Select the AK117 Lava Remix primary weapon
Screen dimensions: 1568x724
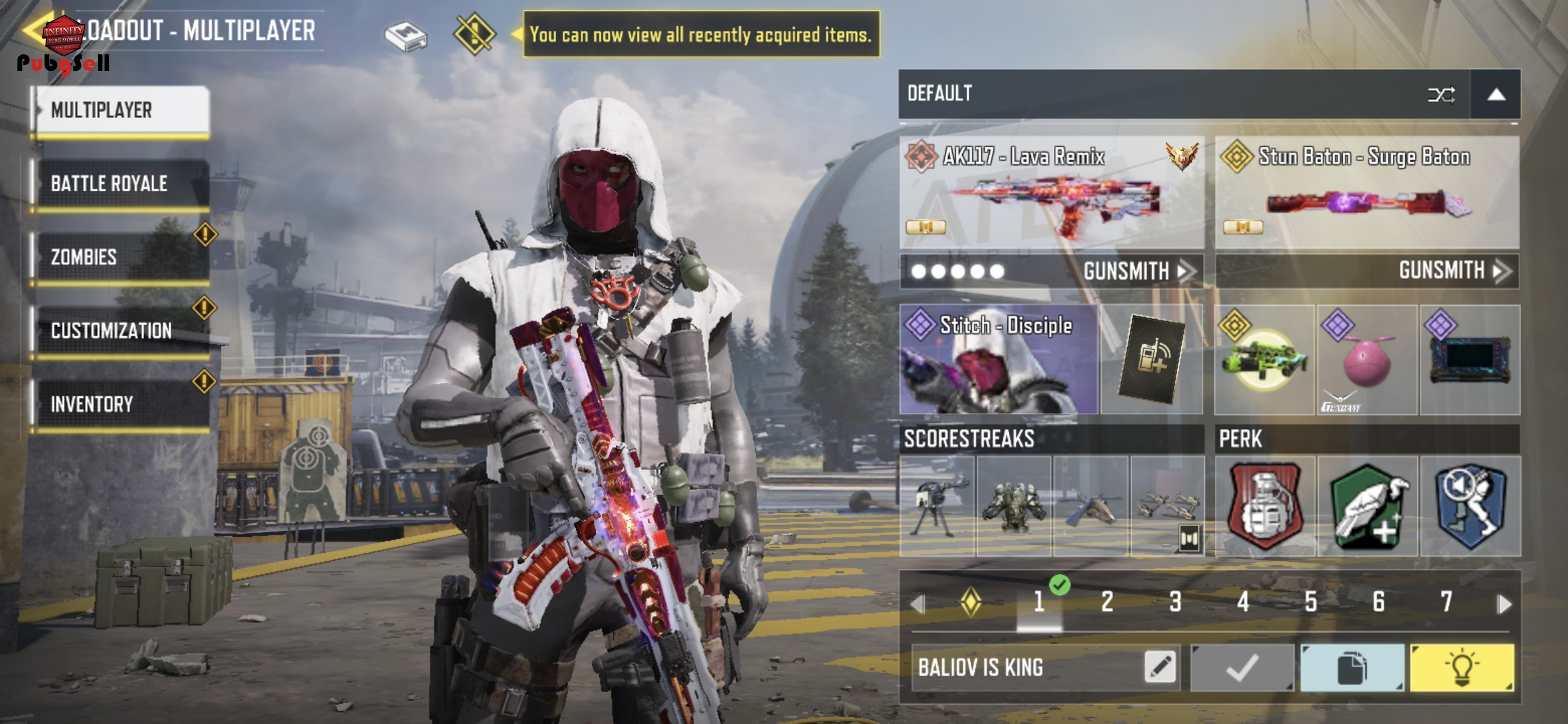[1051, 193]
